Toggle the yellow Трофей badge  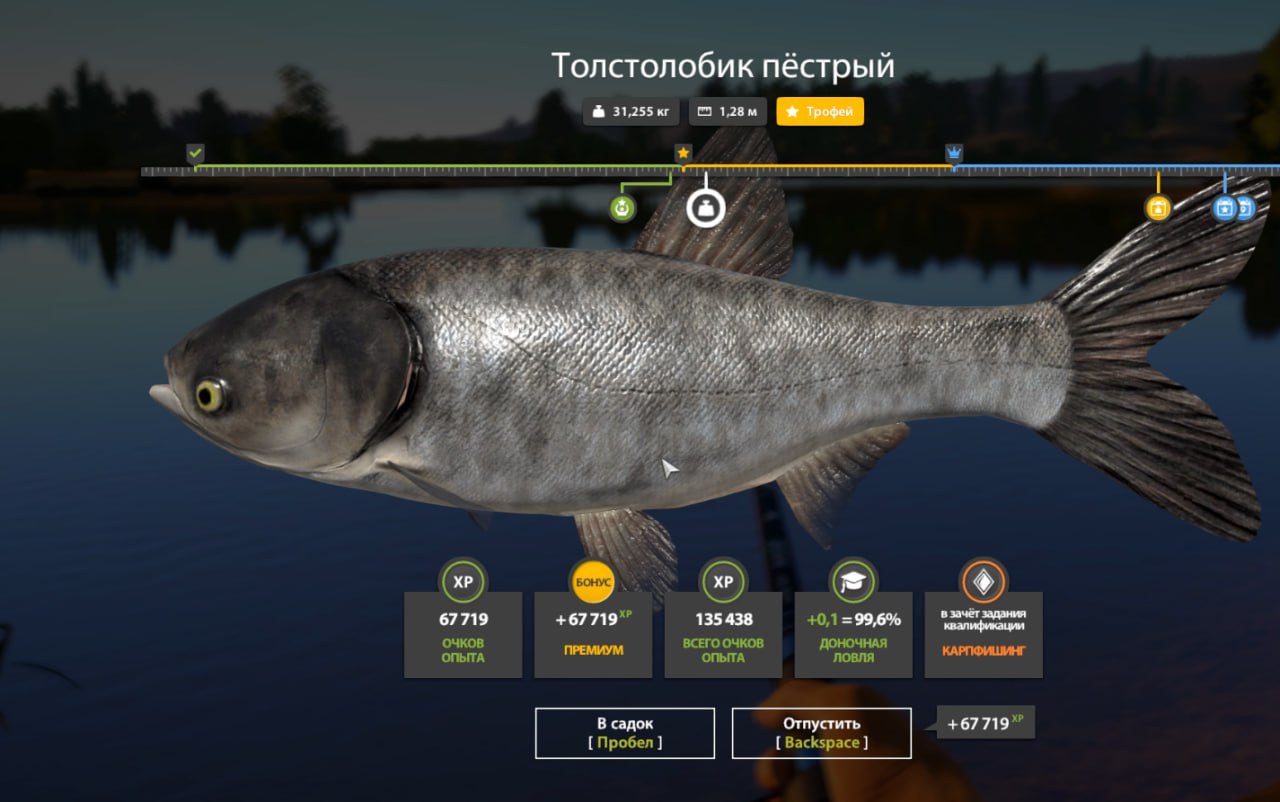(x=819, y=111)
